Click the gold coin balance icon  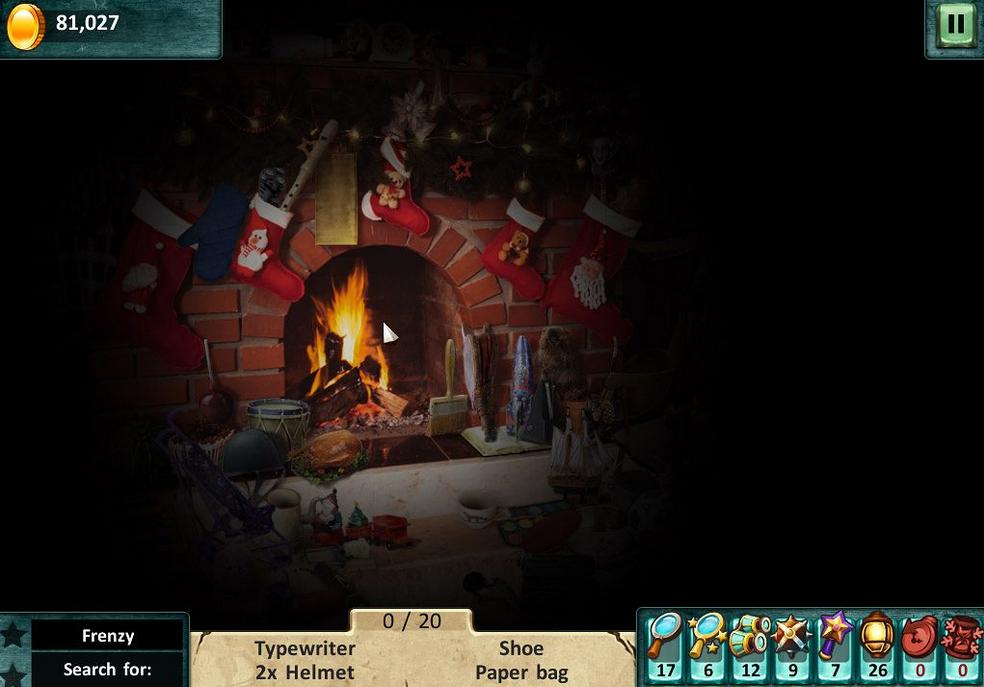point(25,26)
